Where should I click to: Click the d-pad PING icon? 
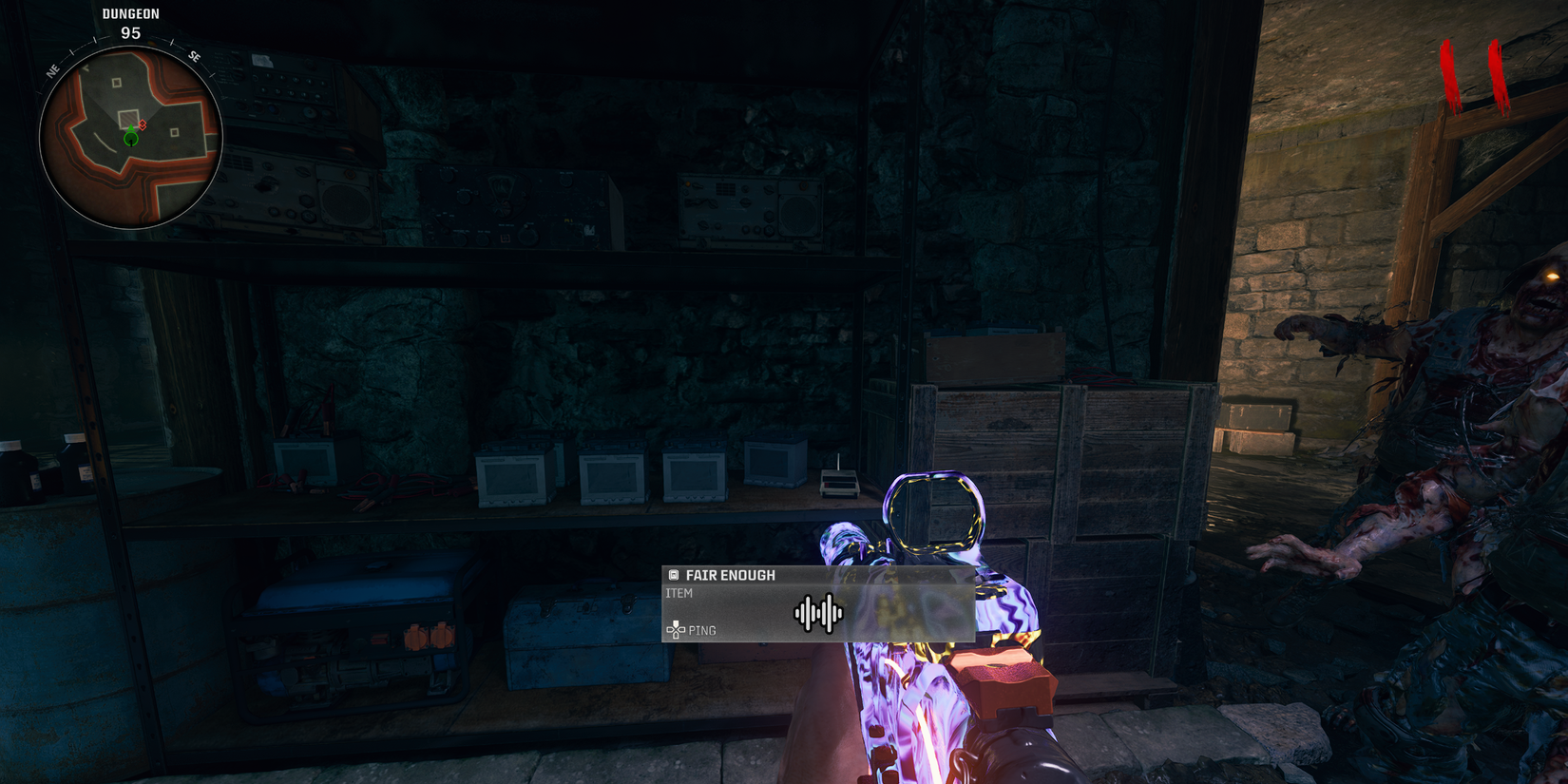pos(676,629)
